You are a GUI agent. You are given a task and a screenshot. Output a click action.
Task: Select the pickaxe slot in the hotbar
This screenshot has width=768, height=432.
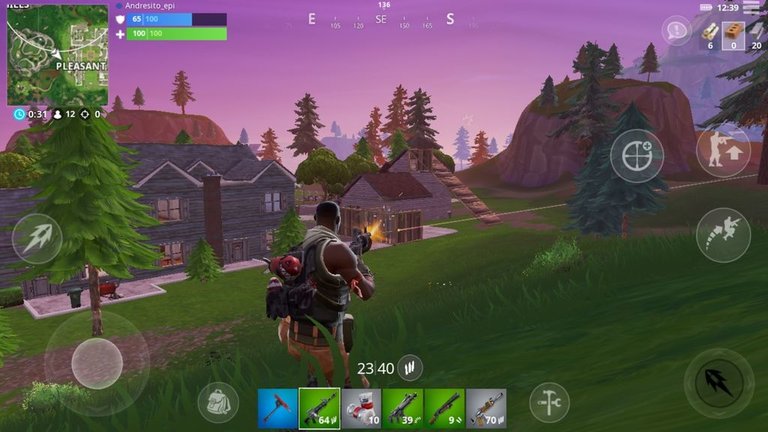tap(278, 408)
